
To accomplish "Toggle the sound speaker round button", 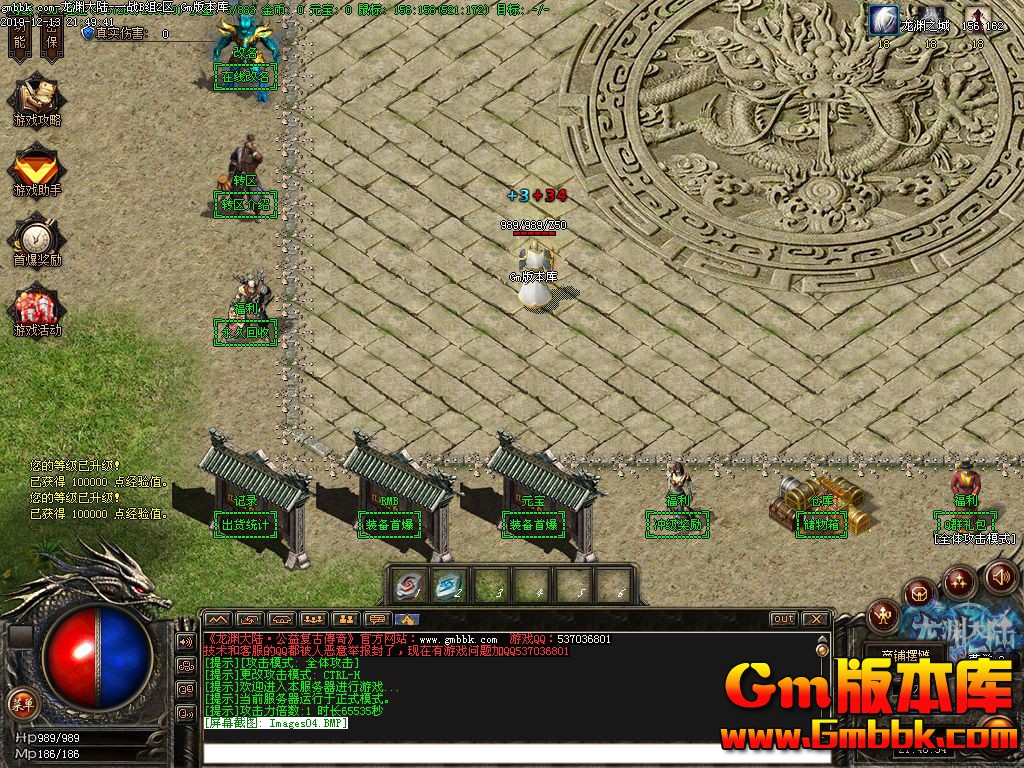I will (x=1000, y=576).
